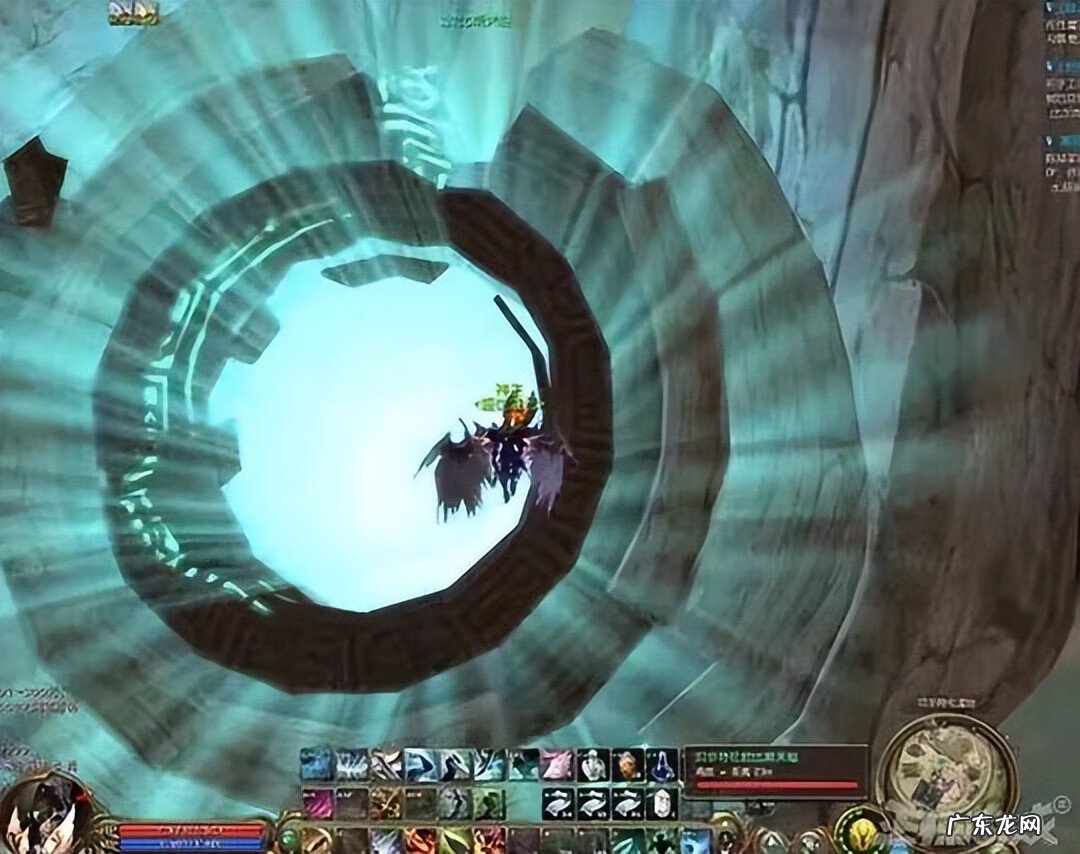Activate the magenta striped skill icon
1080x854 pixels.
[319, 803]
